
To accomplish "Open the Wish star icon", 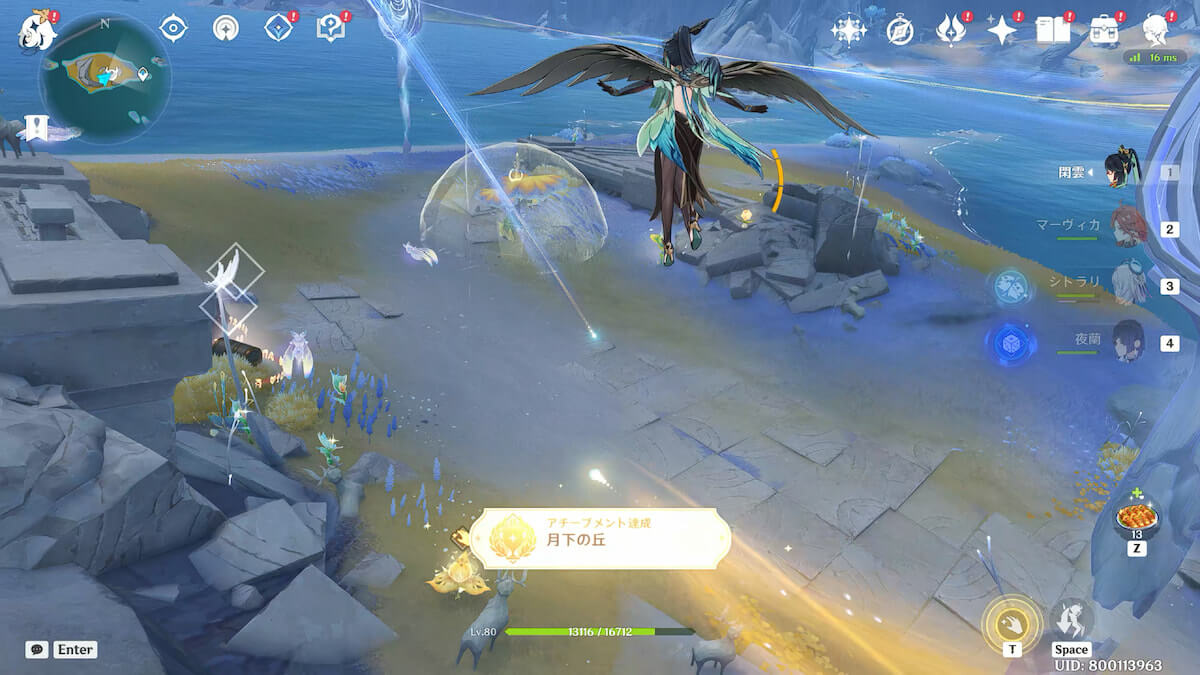I will click(848, 30).
